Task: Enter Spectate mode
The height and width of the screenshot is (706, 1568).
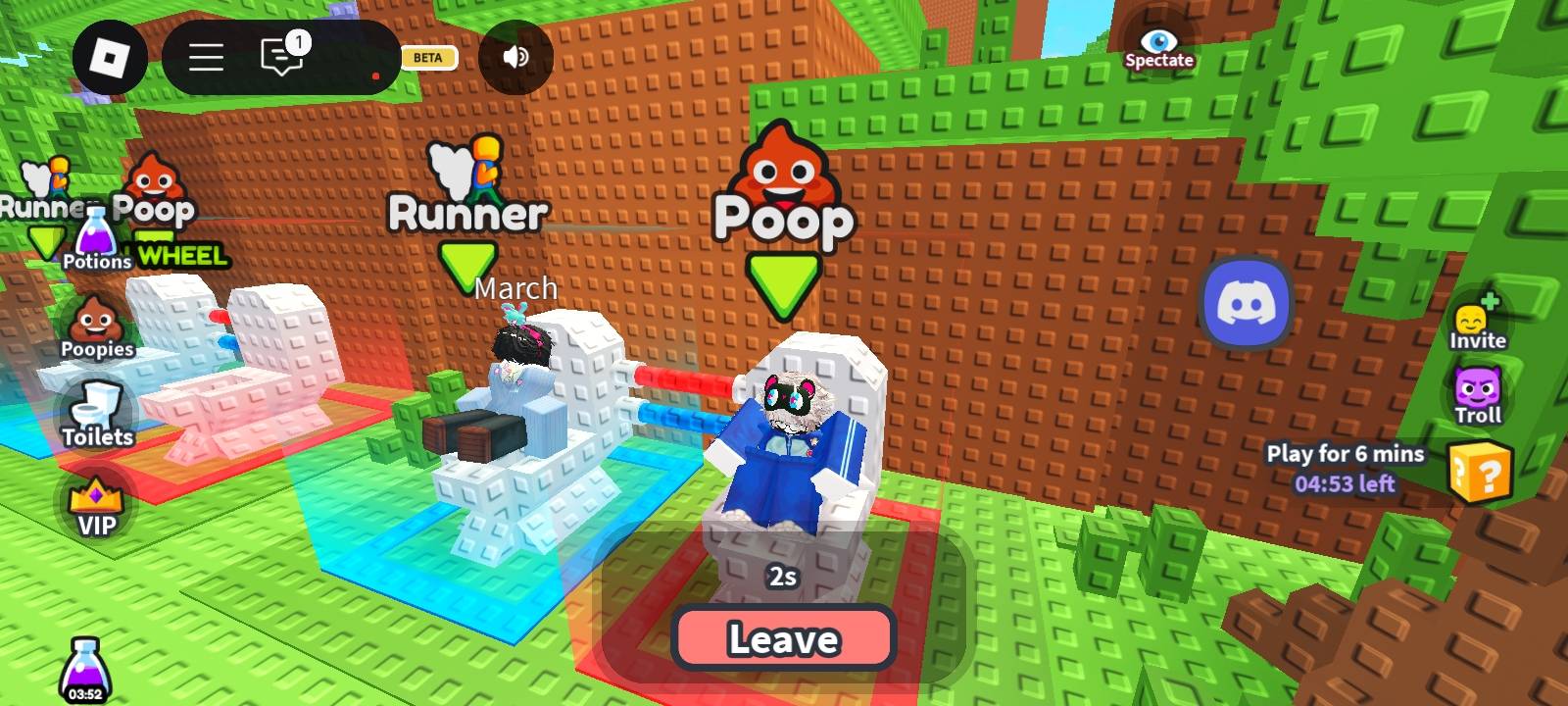Action: click(x=1158, y=47)
